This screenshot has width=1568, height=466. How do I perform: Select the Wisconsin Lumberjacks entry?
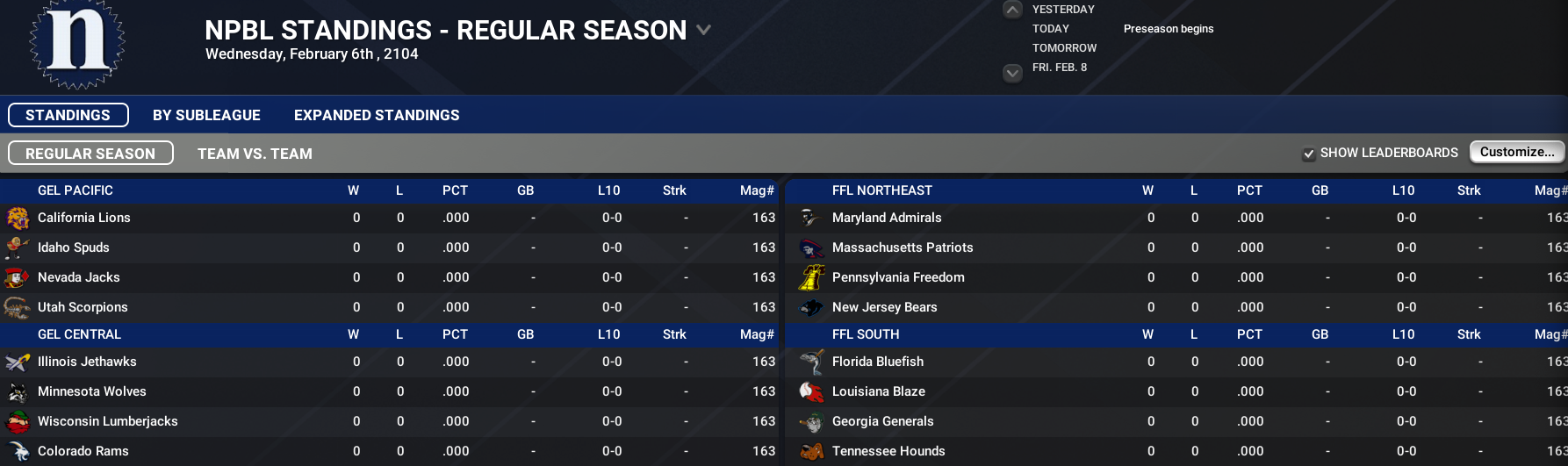(x=108, y=421)
